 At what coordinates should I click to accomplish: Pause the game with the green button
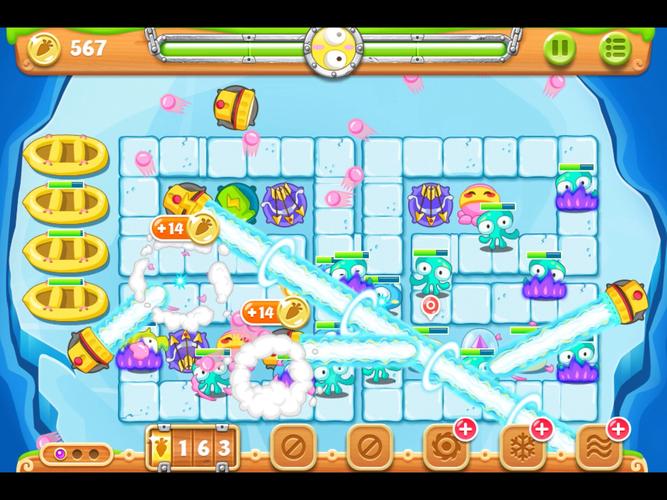[559, 47]
